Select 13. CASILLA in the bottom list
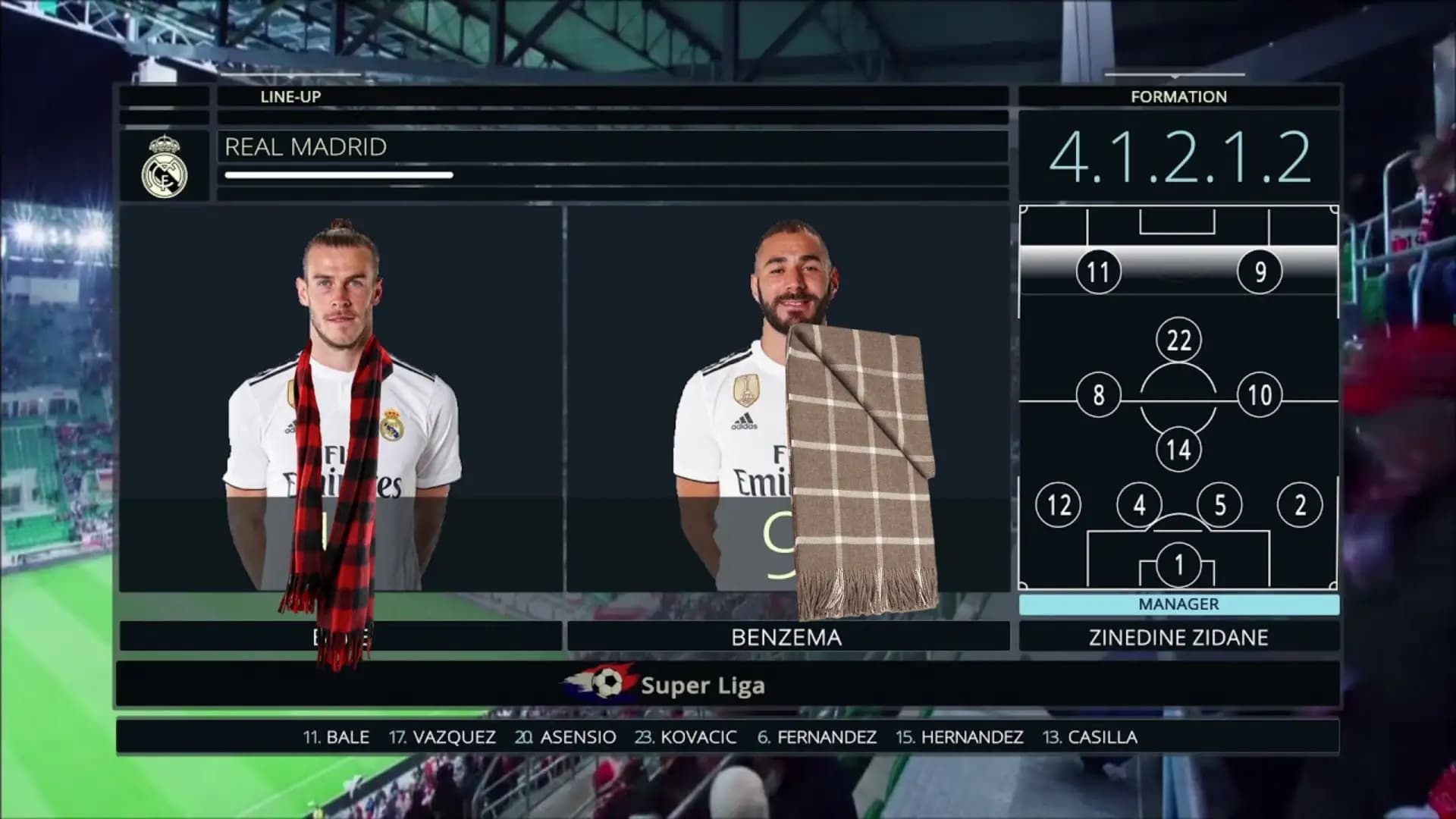The width and height of the screenshot is (1456, 819). (x=1090, y=737)
